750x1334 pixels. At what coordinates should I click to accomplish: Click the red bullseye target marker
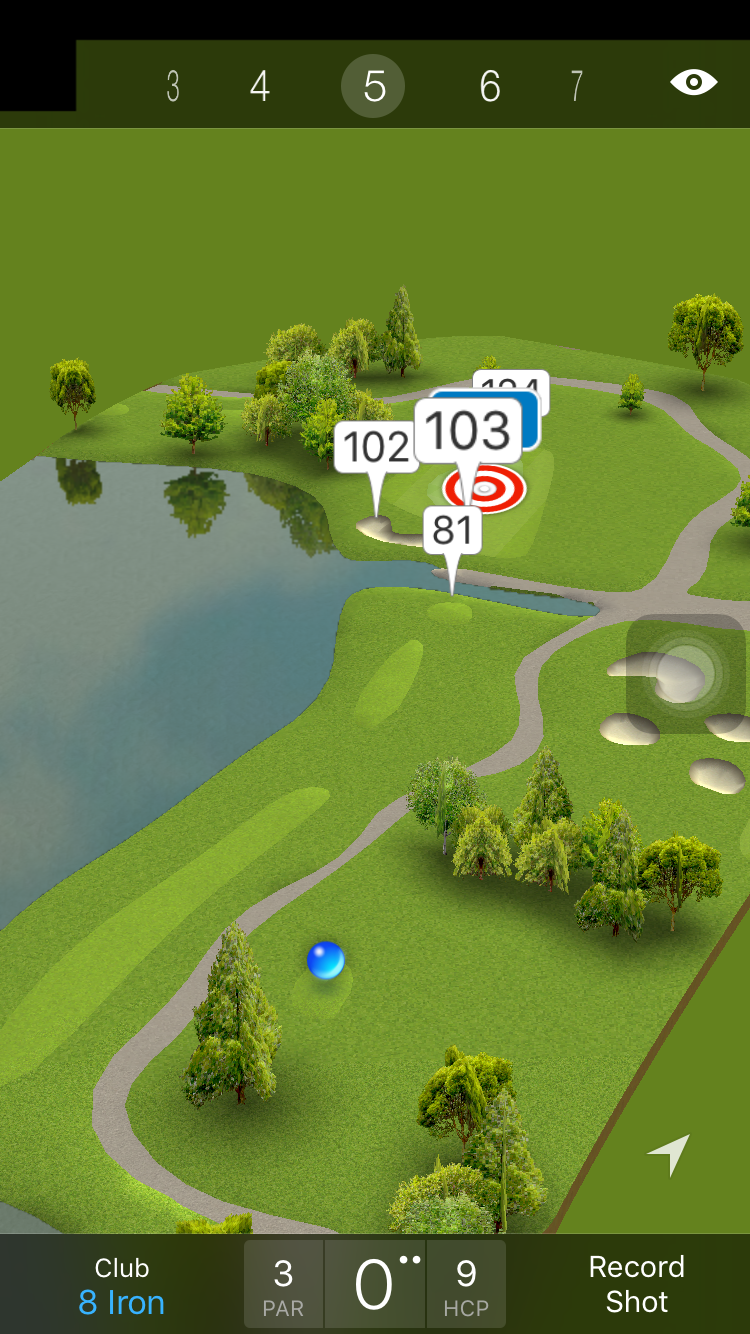[x=485, y=489]
